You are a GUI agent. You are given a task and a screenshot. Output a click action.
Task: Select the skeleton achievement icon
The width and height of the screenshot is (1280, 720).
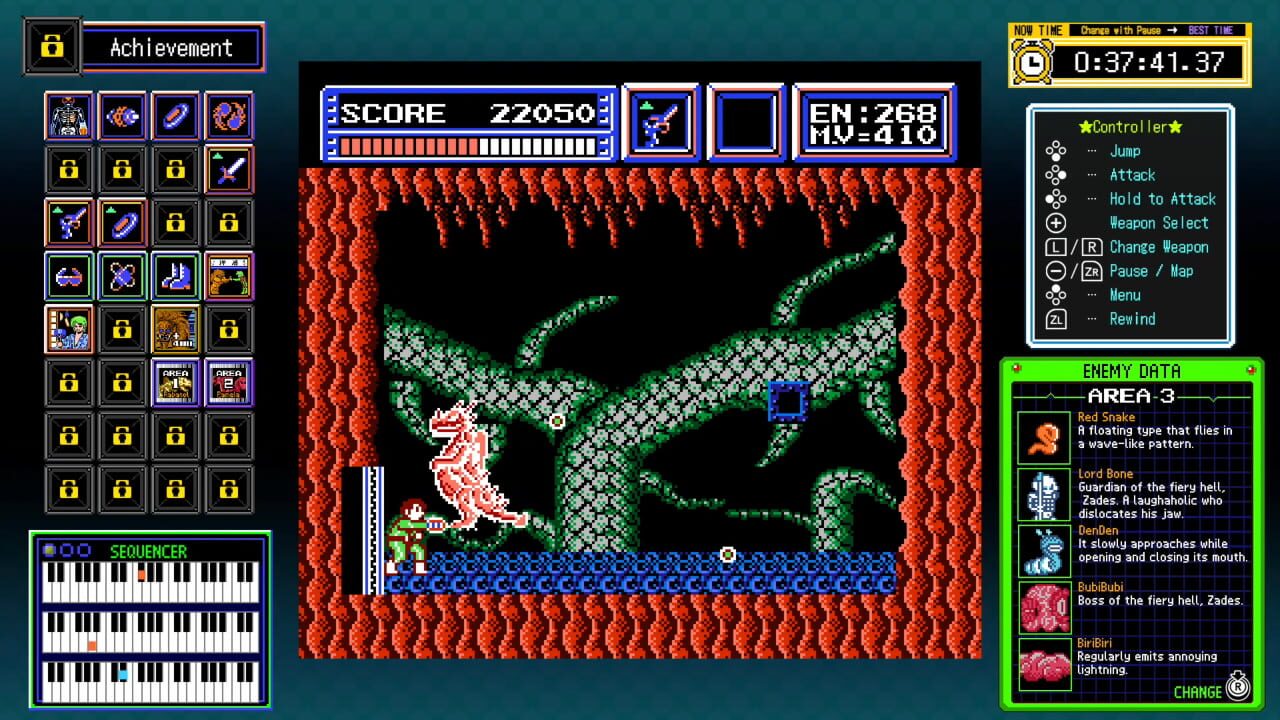tap(69, 115)
